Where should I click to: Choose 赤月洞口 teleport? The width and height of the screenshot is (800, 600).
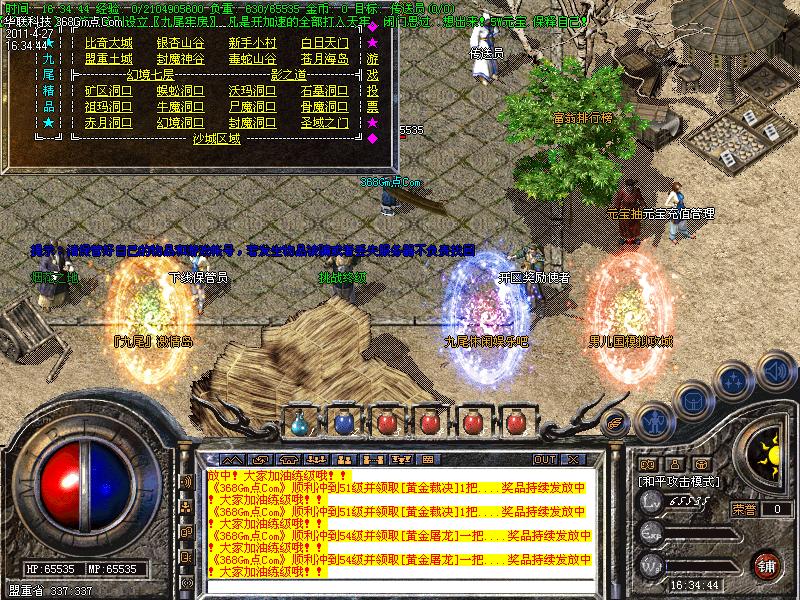coord(108,123)
